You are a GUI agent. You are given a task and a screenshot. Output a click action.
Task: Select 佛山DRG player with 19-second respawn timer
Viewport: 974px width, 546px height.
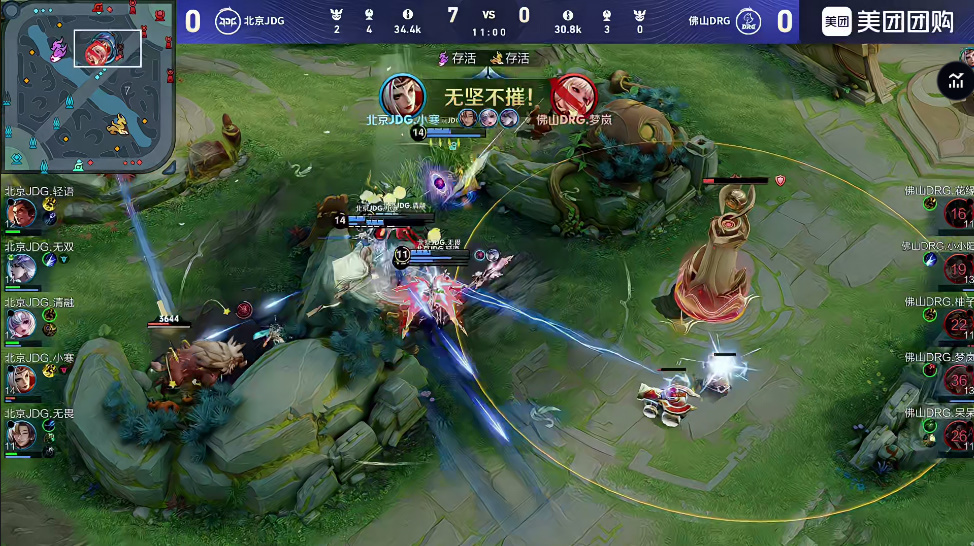click(958, 269)
